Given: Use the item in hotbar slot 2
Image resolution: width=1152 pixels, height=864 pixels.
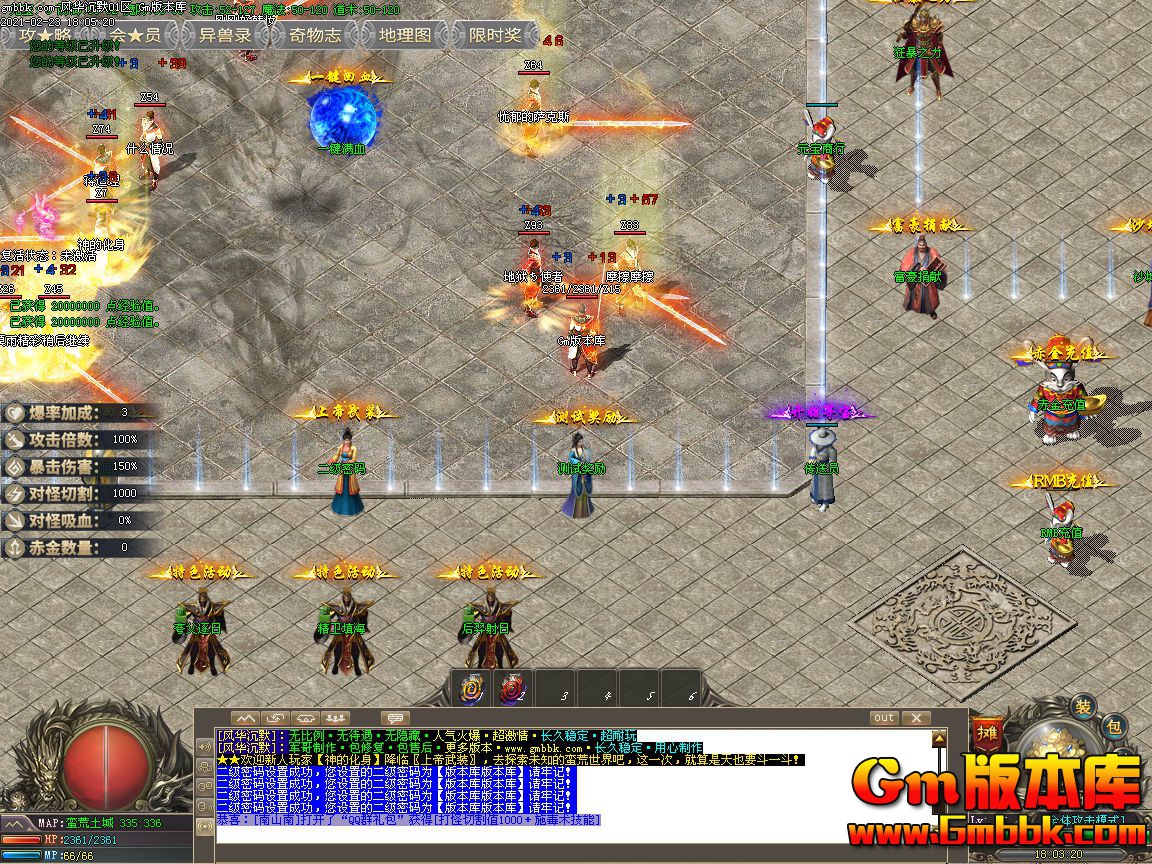Looking at the screenshot, I should pos(513,689).
